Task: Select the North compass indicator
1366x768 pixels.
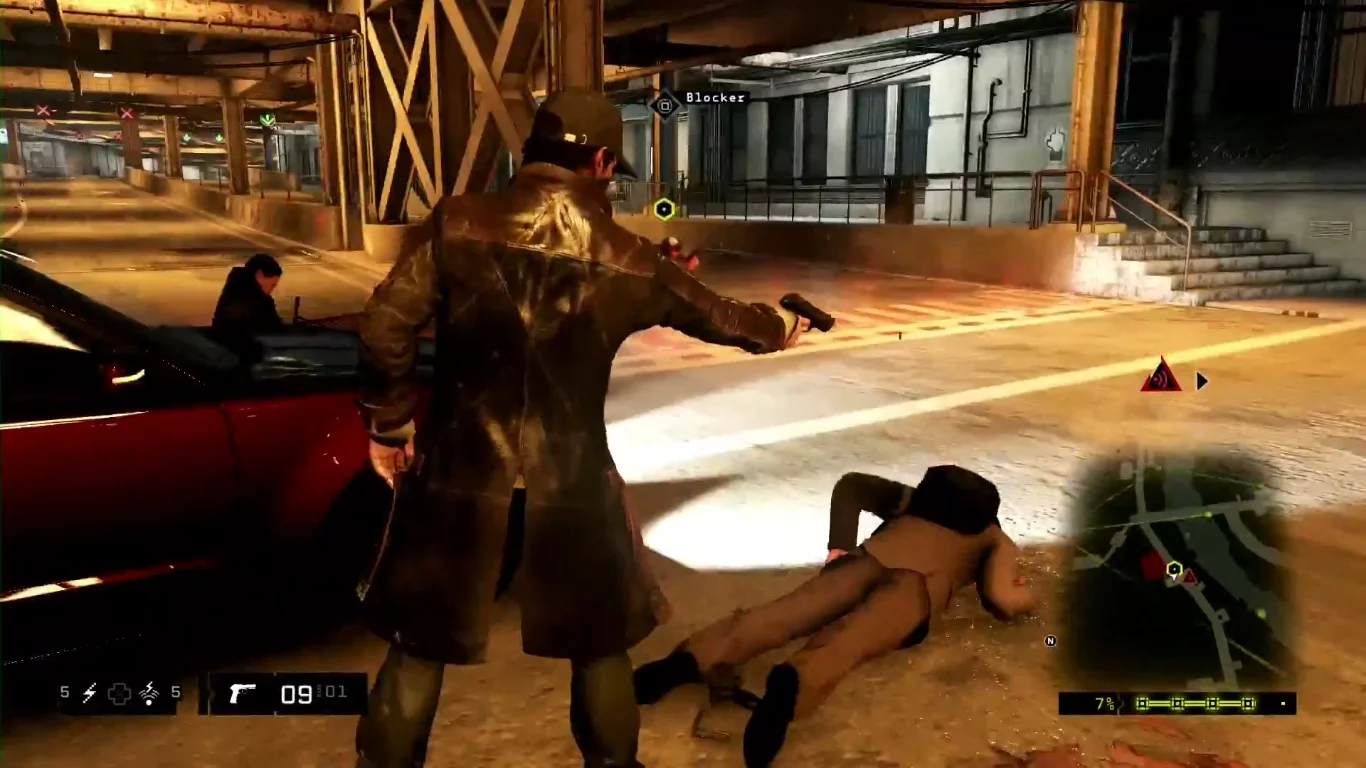Action: pyautogui.click(x=1050, y=641)
